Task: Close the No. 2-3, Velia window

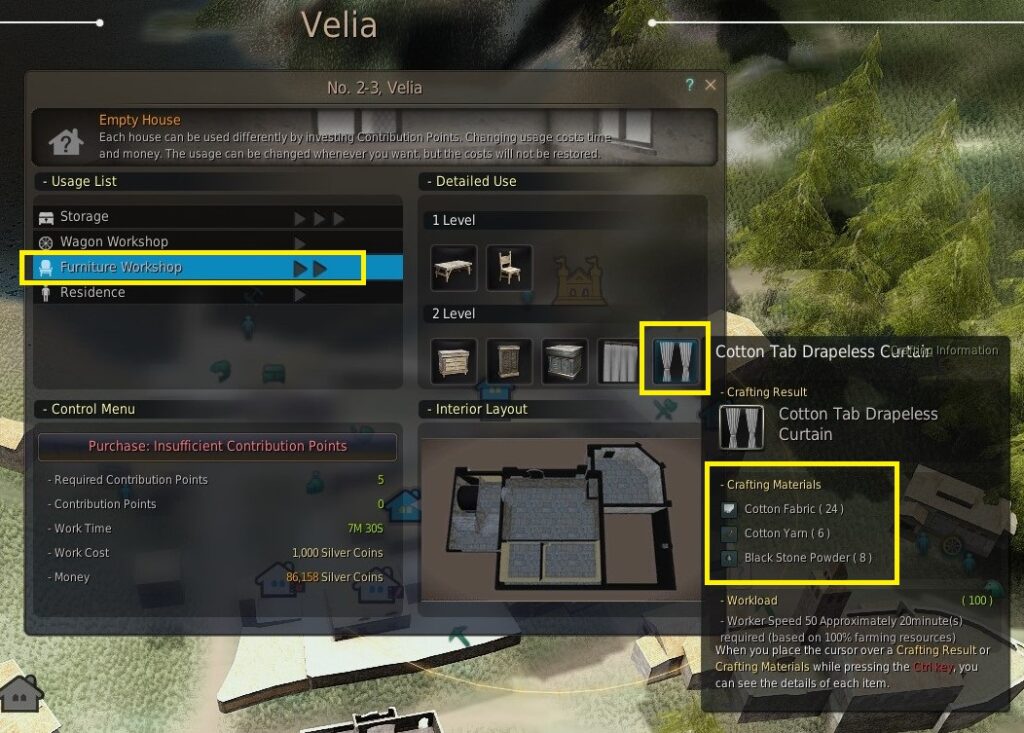Action: click(x=710, y=86)
